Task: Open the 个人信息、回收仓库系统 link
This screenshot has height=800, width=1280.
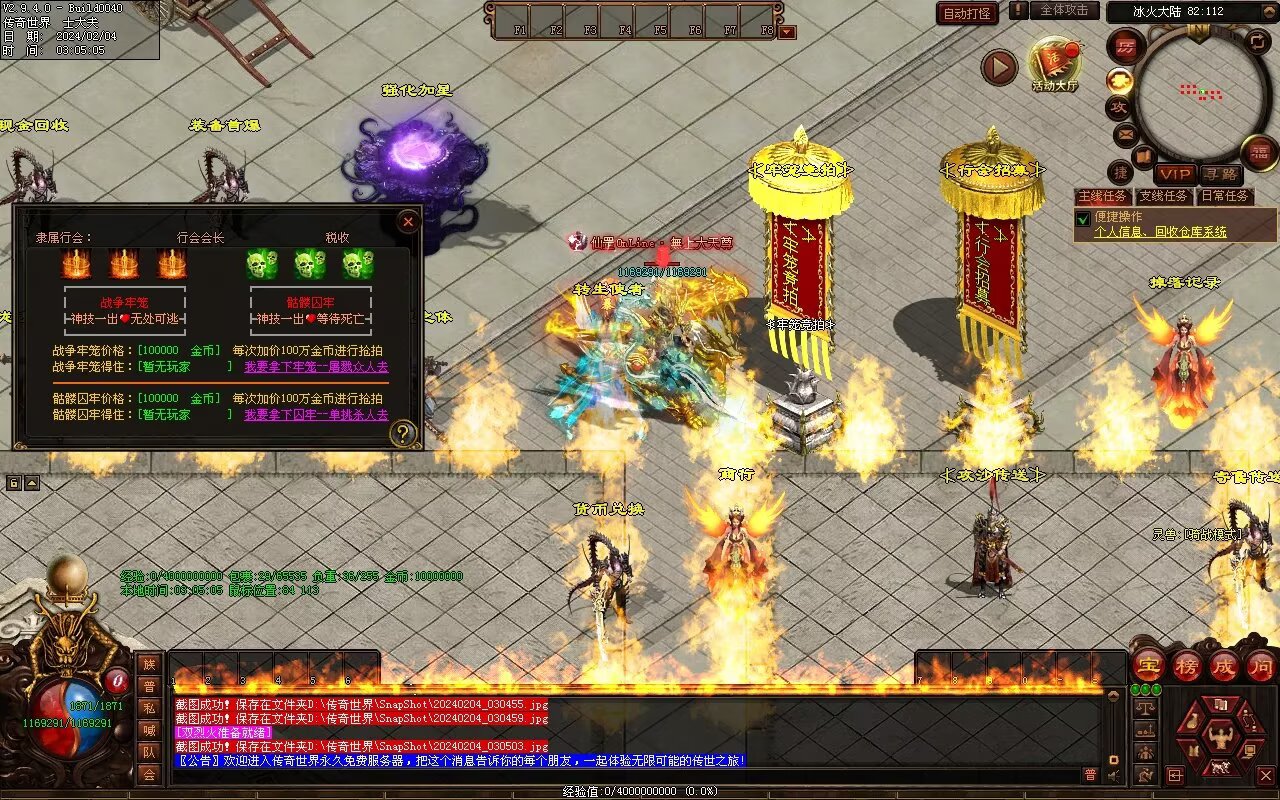Action: coord(1160,232)
